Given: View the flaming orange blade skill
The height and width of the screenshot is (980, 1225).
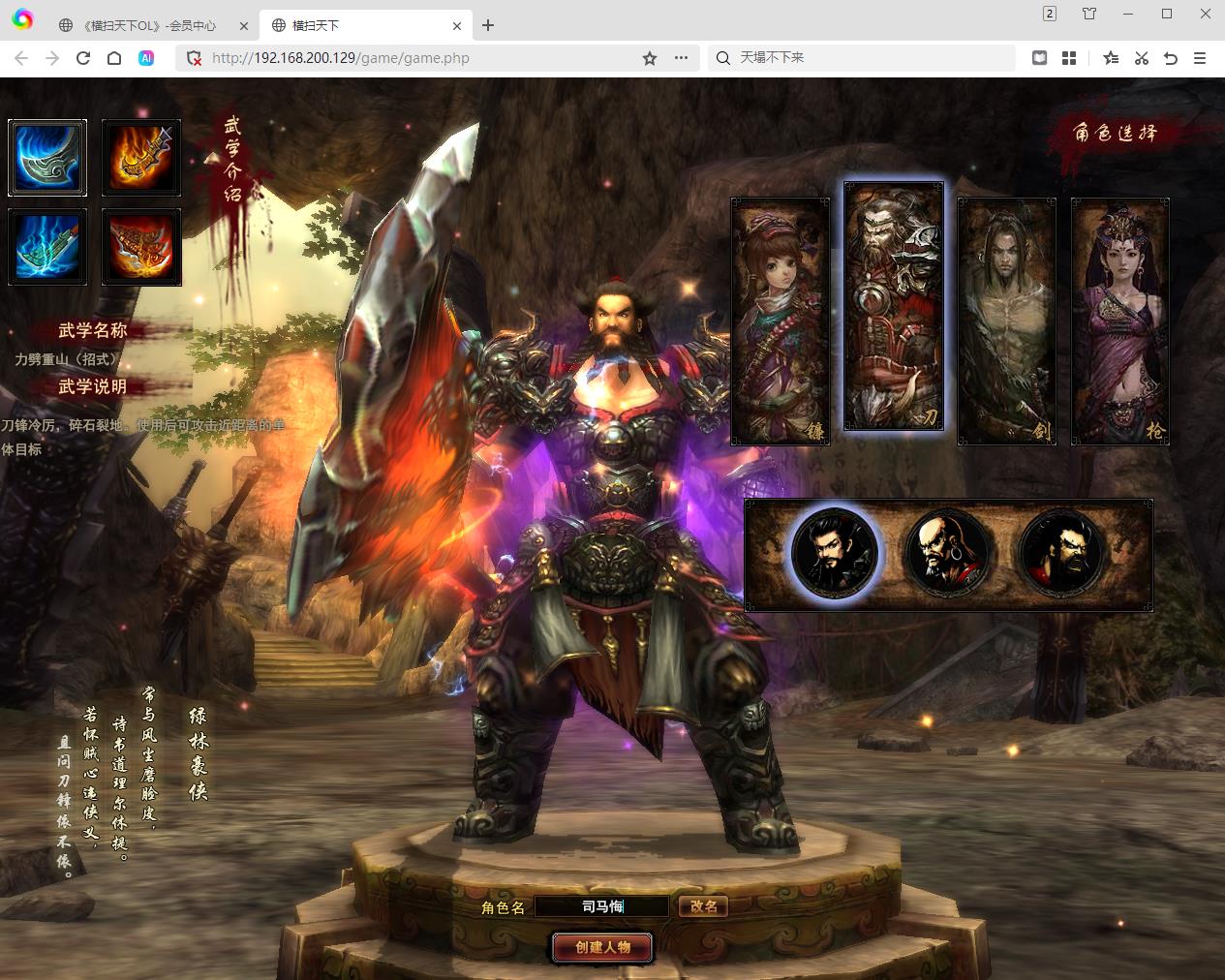Looking at the screenshot, I should pos(141,158).
